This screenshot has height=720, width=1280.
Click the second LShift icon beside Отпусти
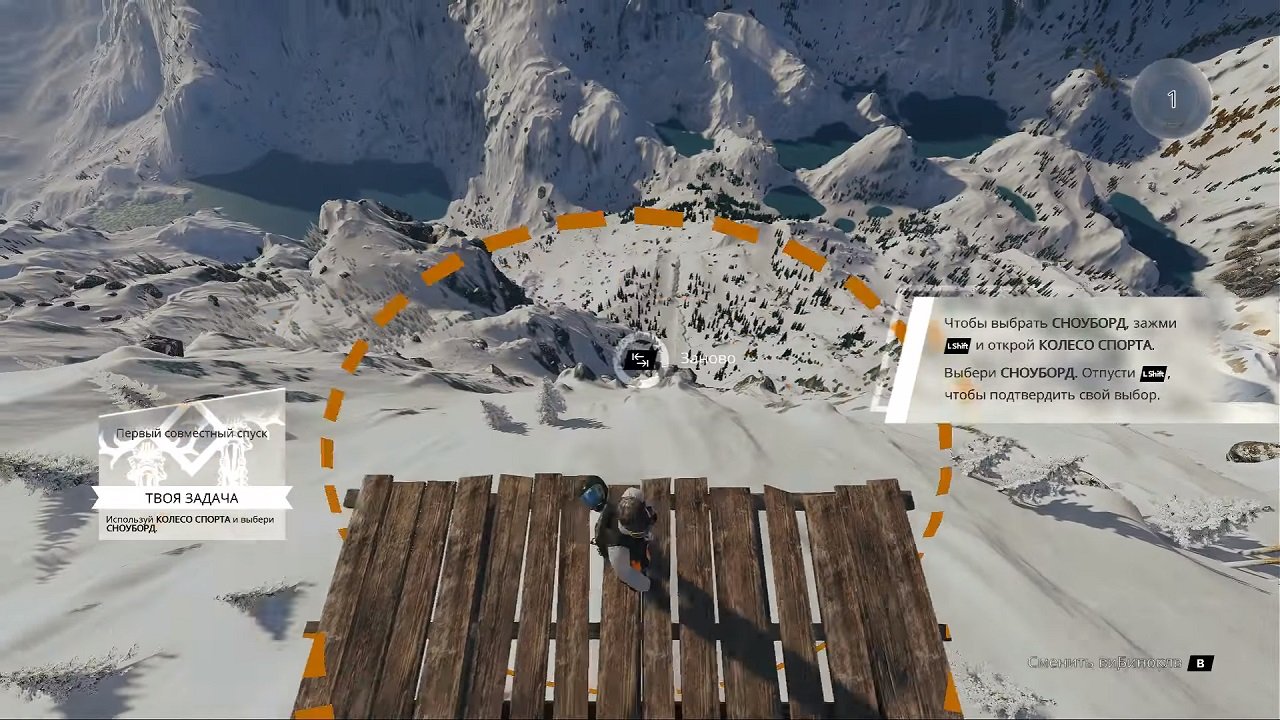1154,375
